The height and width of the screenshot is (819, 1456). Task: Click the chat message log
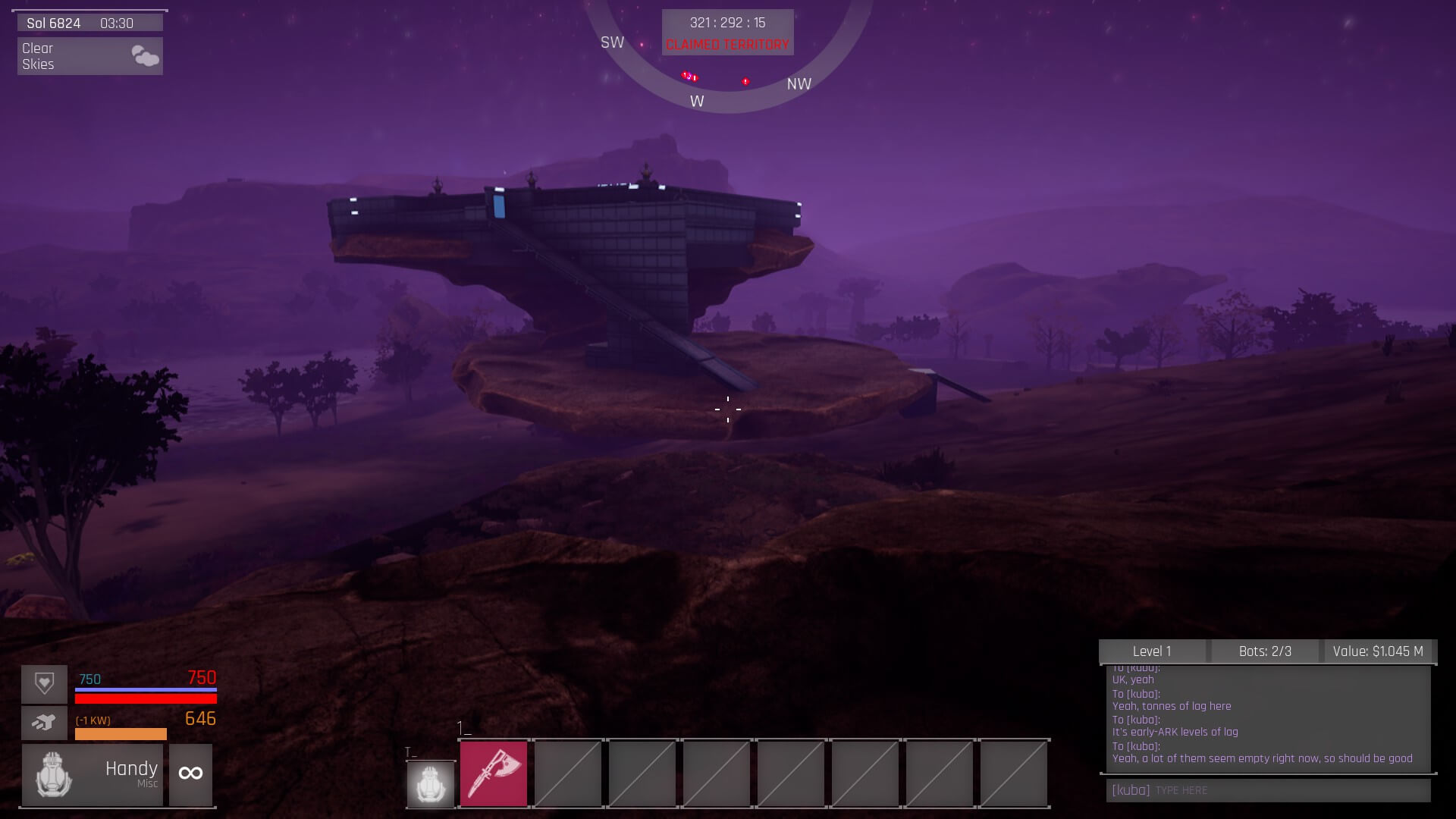pyautogui.click(x=1268, y=718)
